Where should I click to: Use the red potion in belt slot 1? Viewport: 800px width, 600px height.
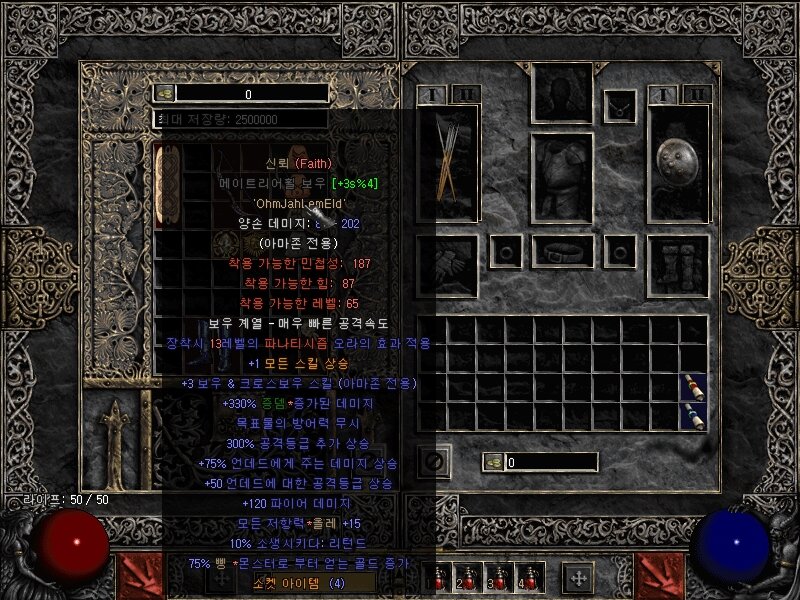437,577
